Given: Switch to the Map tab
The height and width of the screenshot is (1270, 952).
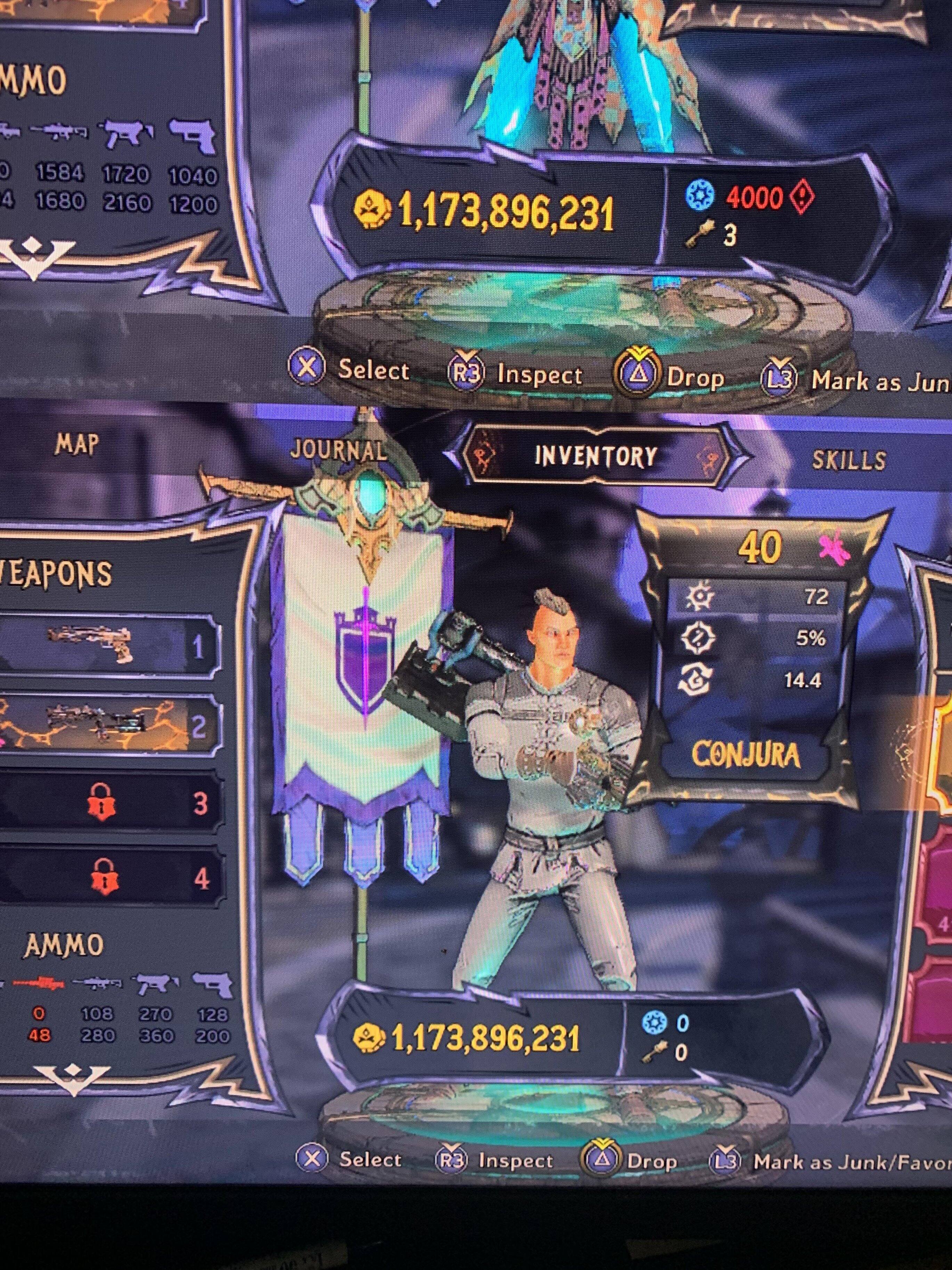Looking at the screenshot, I should 77,444.
